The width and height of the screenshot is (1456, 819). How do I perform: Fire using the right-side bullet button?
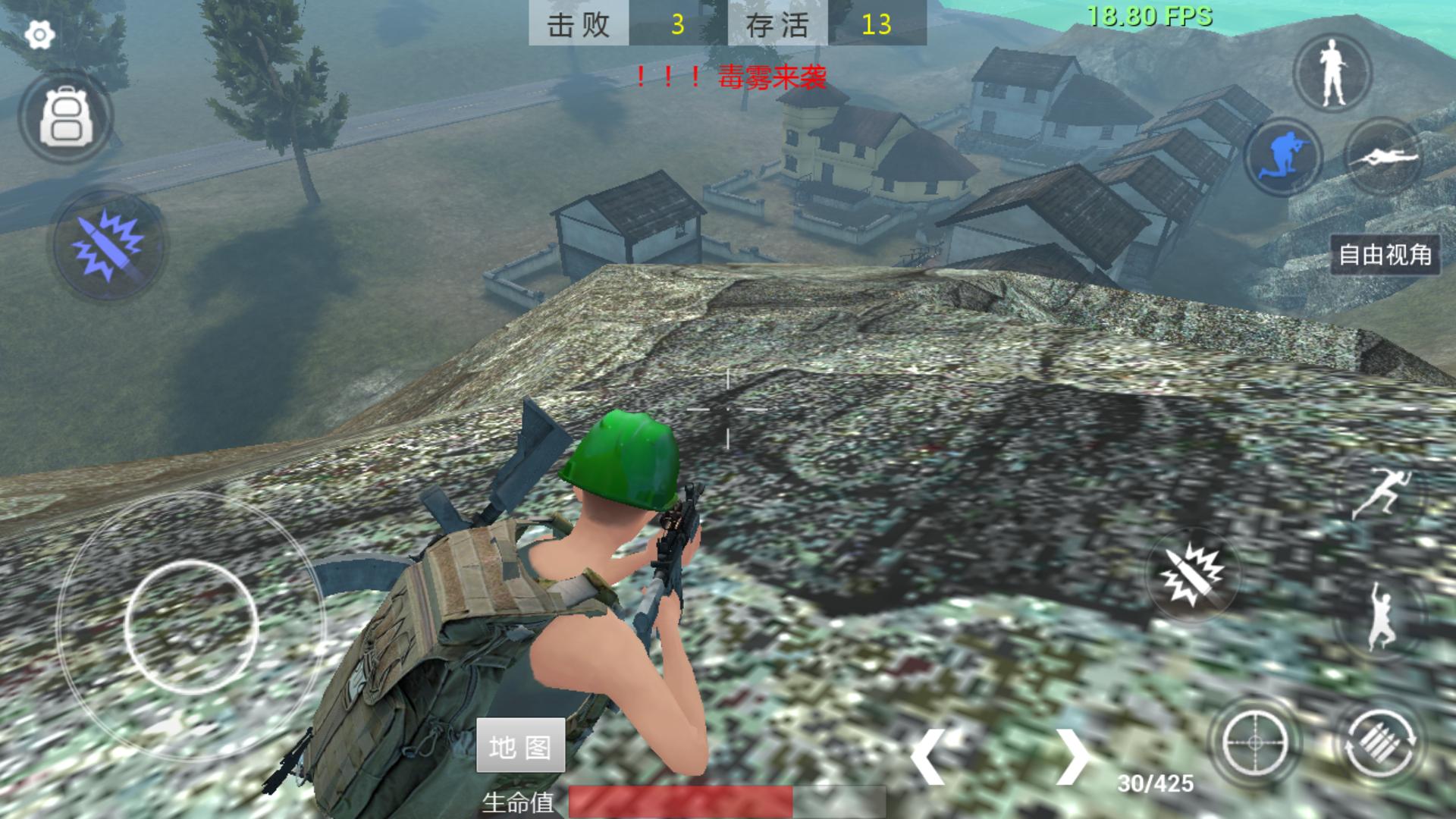1192,574
